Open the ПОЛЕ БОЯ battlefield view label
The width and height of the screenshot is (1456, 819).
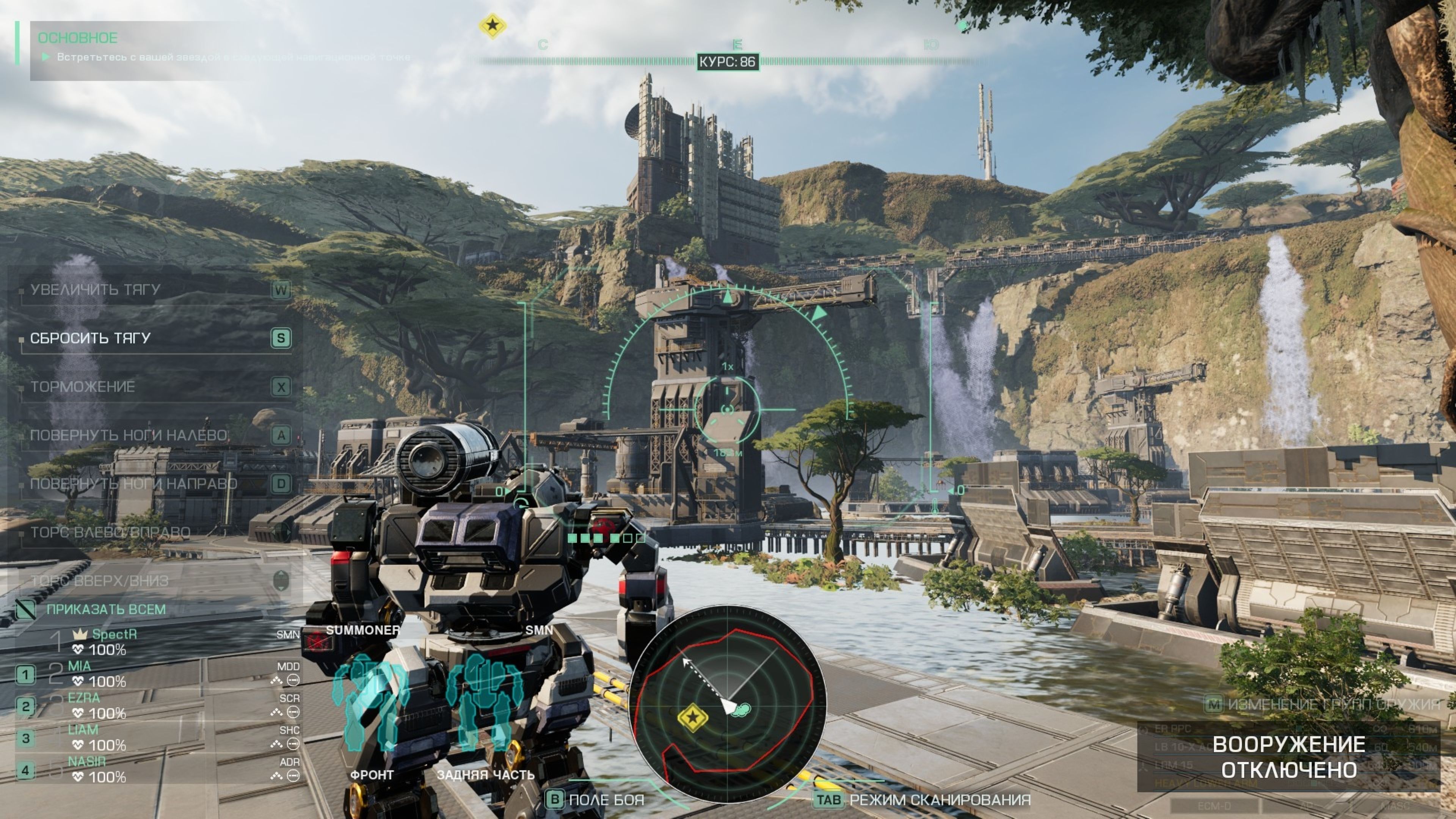(606, 800)
